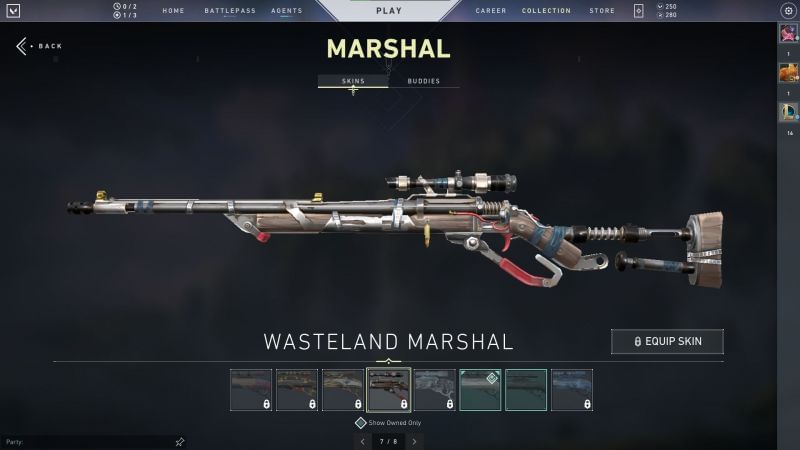Go back to the previous screen

(x=39, y=46)
